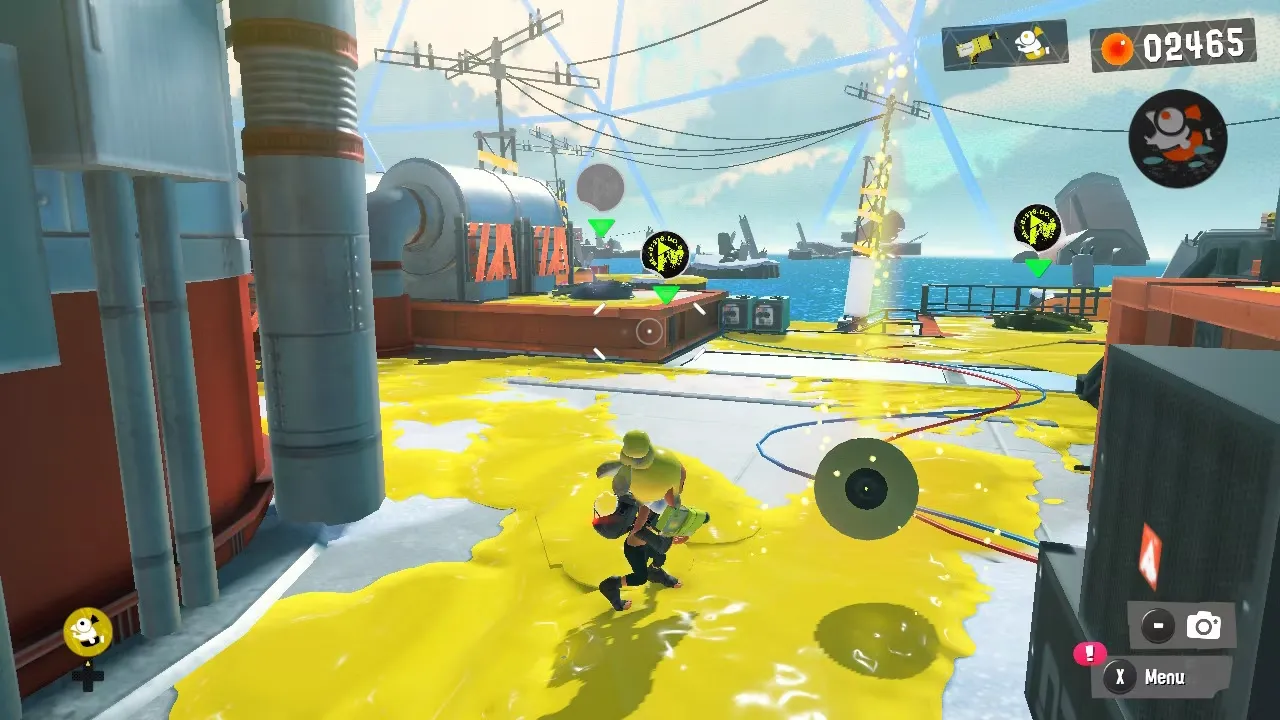
Task: Select the yellow signal icon above the d-pad
Action: (87, 629)
